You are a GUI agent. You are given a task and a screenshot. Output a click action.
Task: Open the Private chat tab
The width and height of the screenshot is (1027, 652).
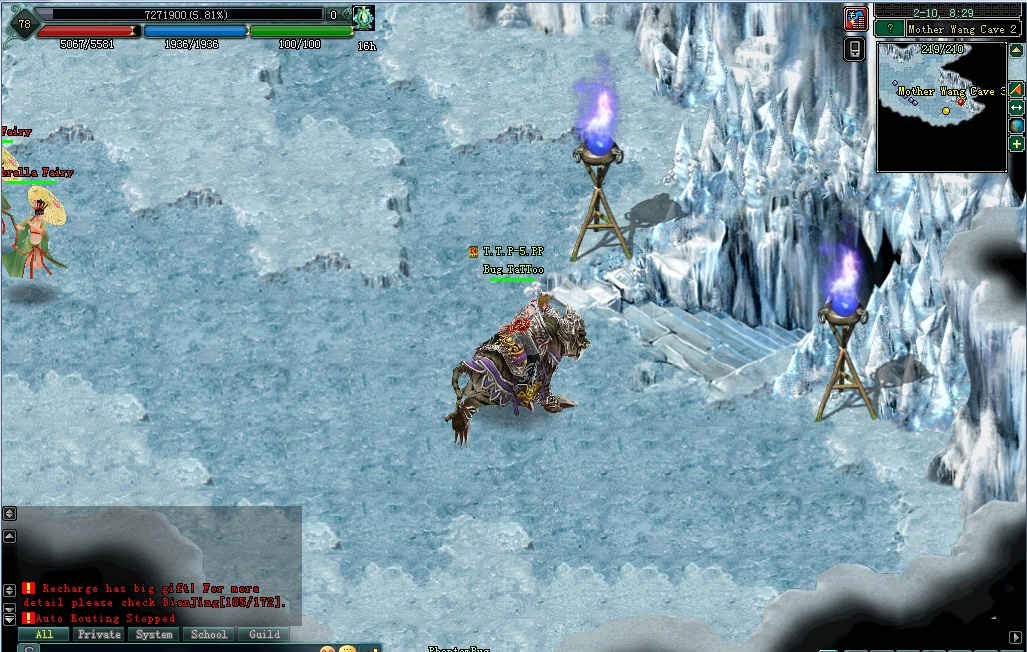(99, 634)
